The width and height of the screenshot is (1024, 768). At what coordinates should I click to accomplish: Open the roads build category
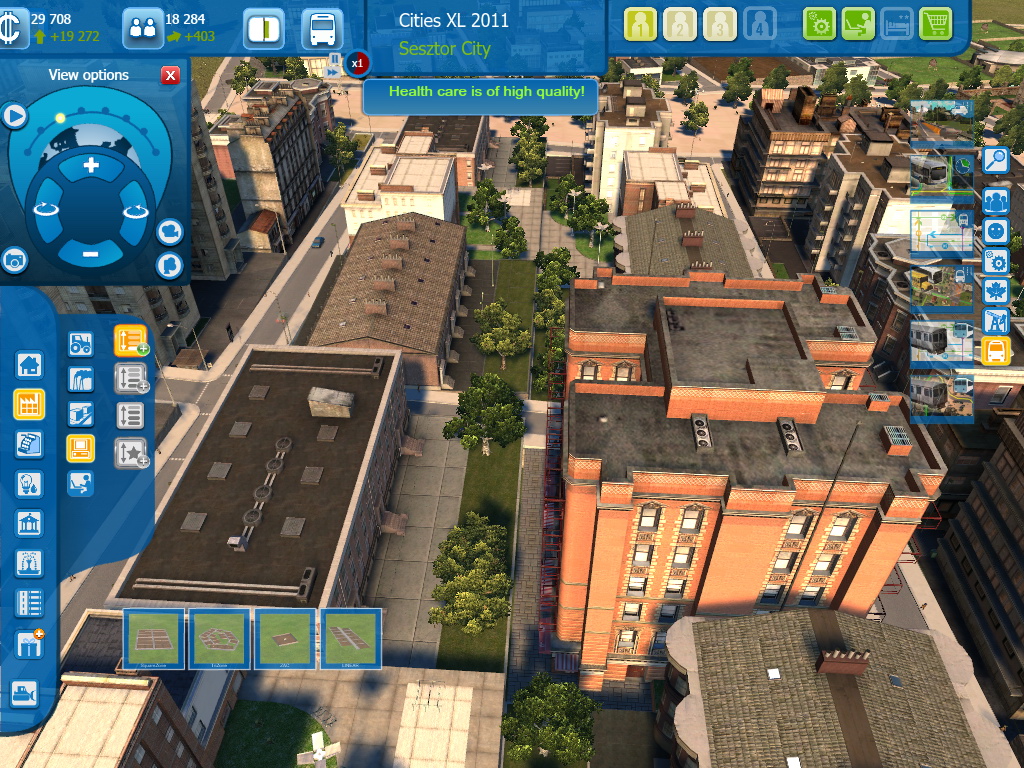tap(28, 603)
